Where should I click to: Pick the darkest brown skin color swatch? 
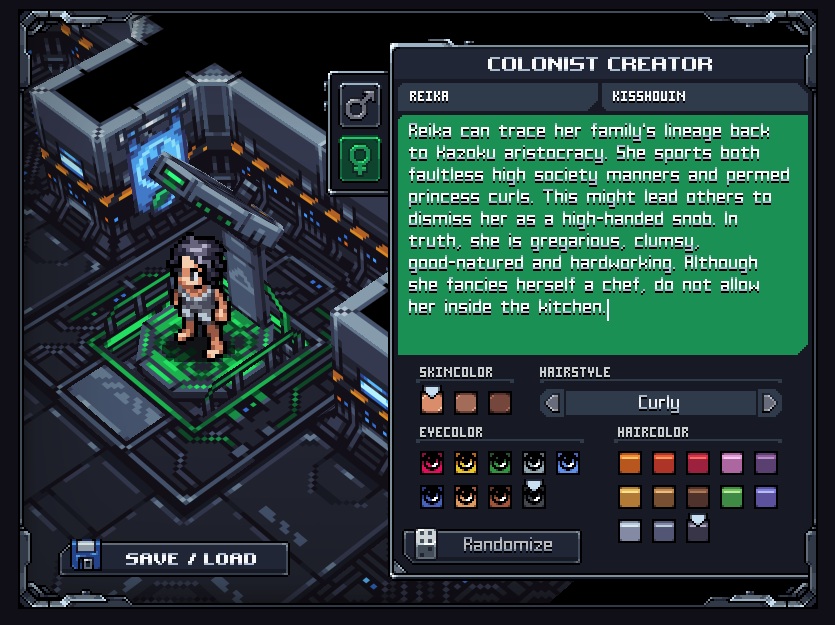[499, 403]
